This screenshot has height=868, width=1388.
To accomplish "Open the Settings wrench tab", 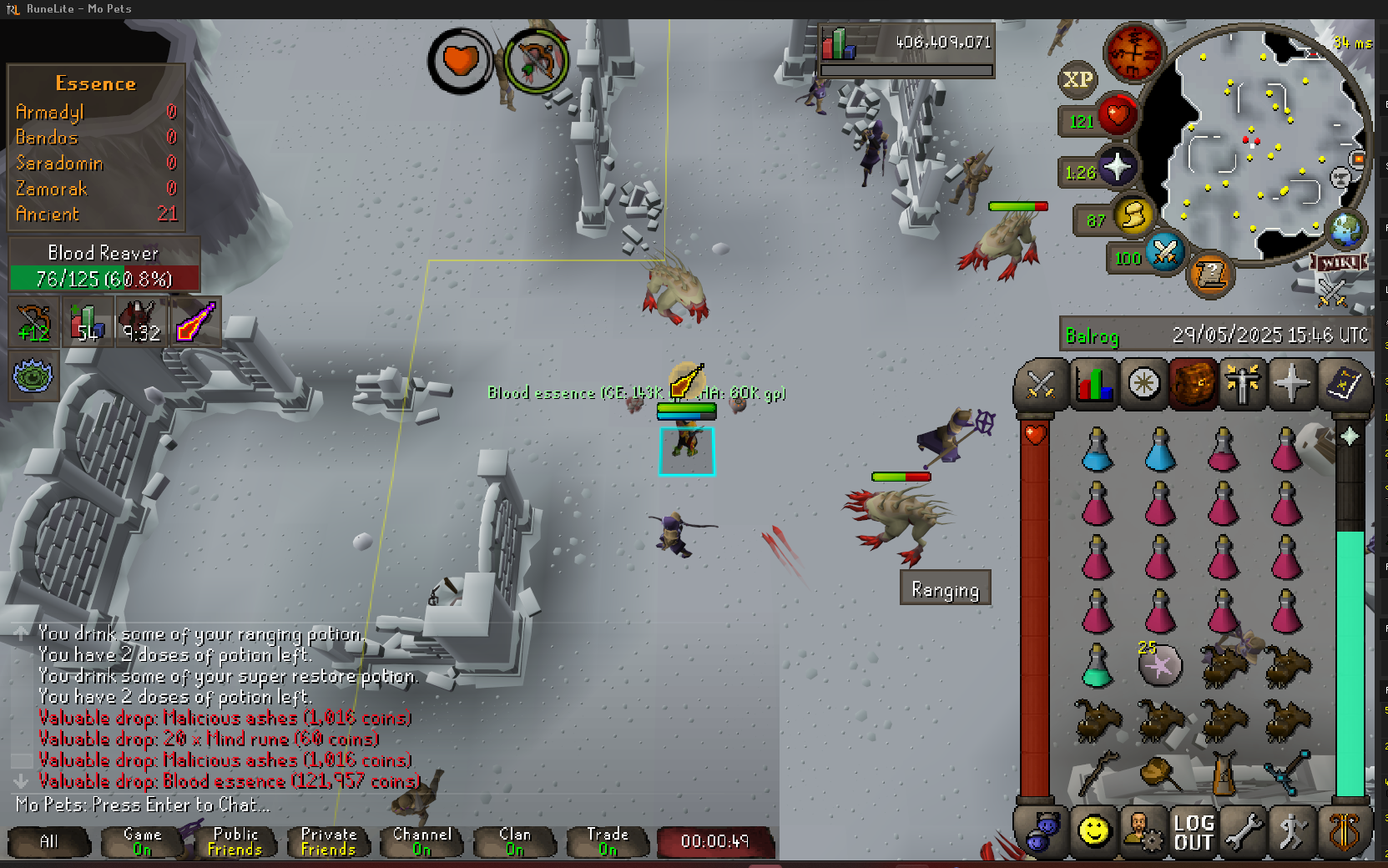I will pyautogui.click(x=1243, y=832).
